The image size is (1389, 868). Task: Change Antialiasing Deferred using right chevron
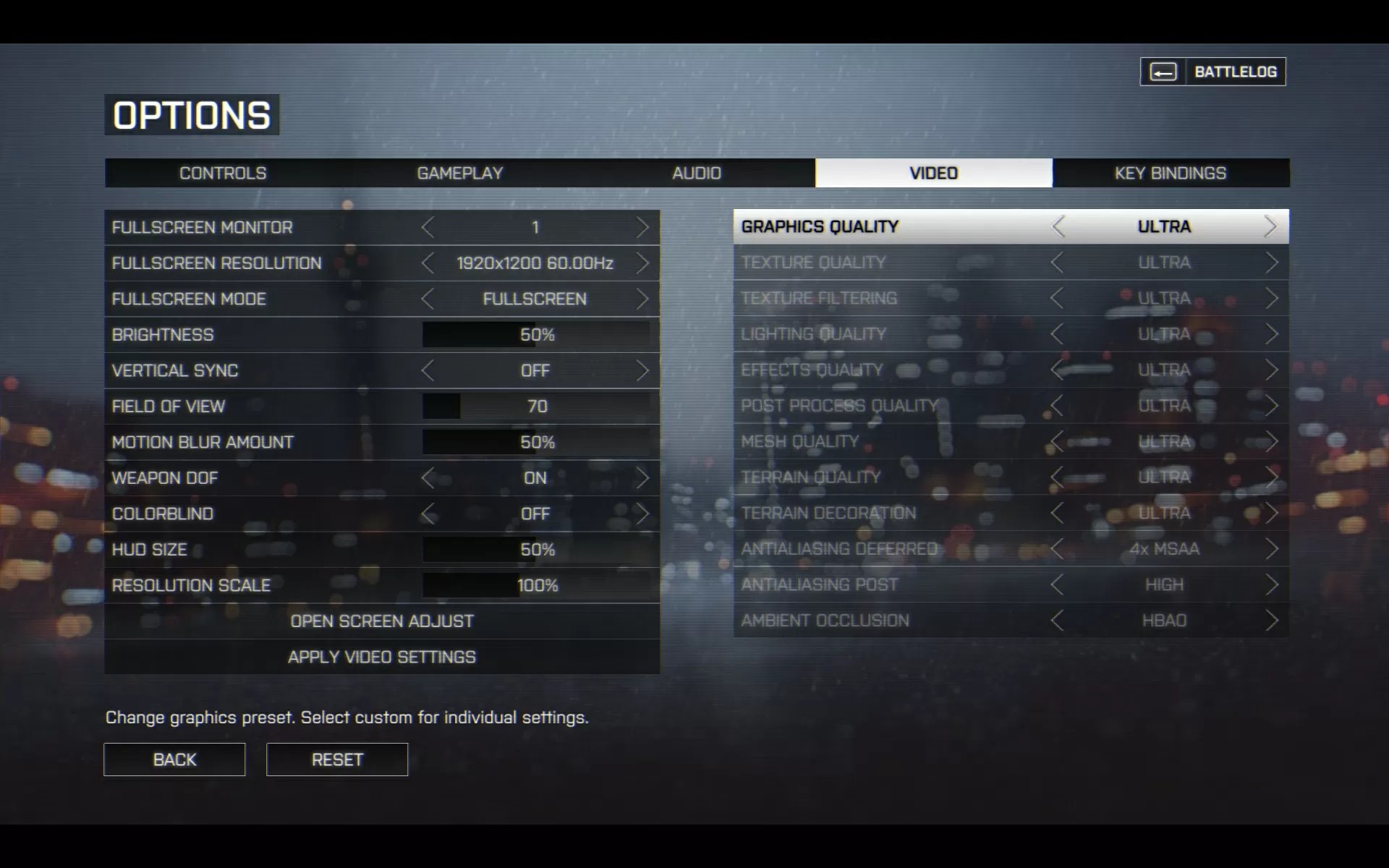coord(1271,549)
